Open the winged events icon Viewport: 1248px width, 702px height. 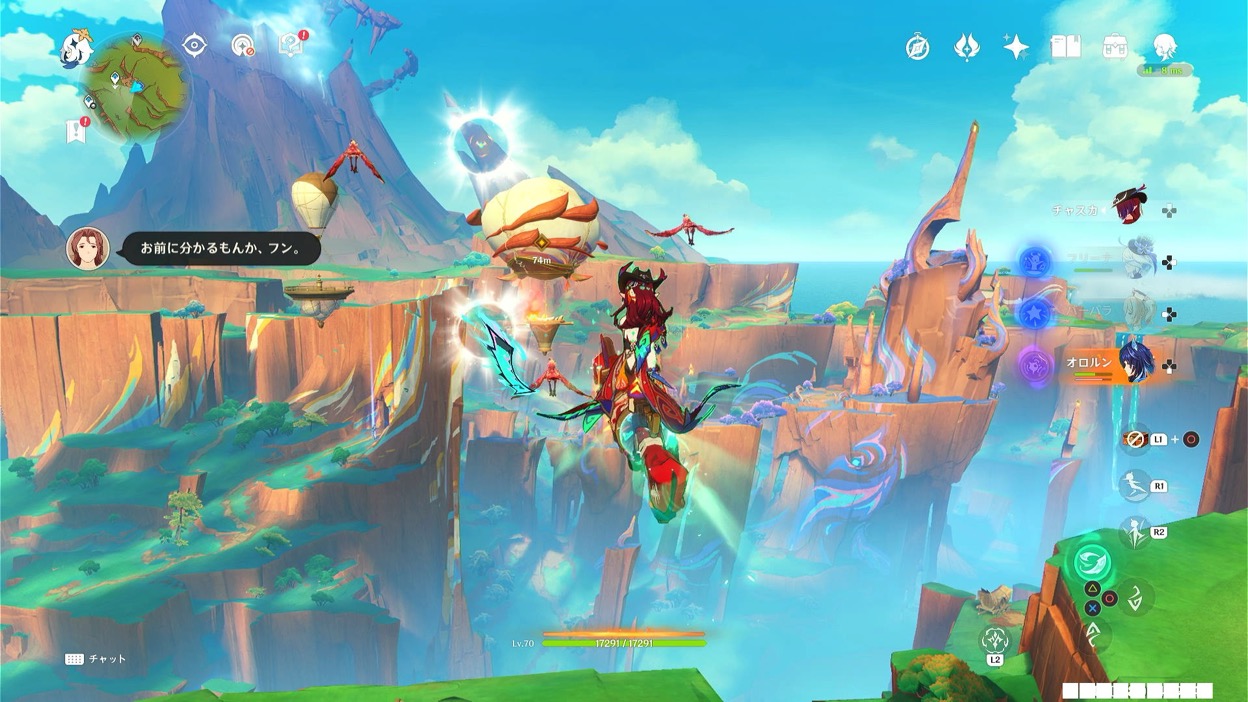(966, 47)
